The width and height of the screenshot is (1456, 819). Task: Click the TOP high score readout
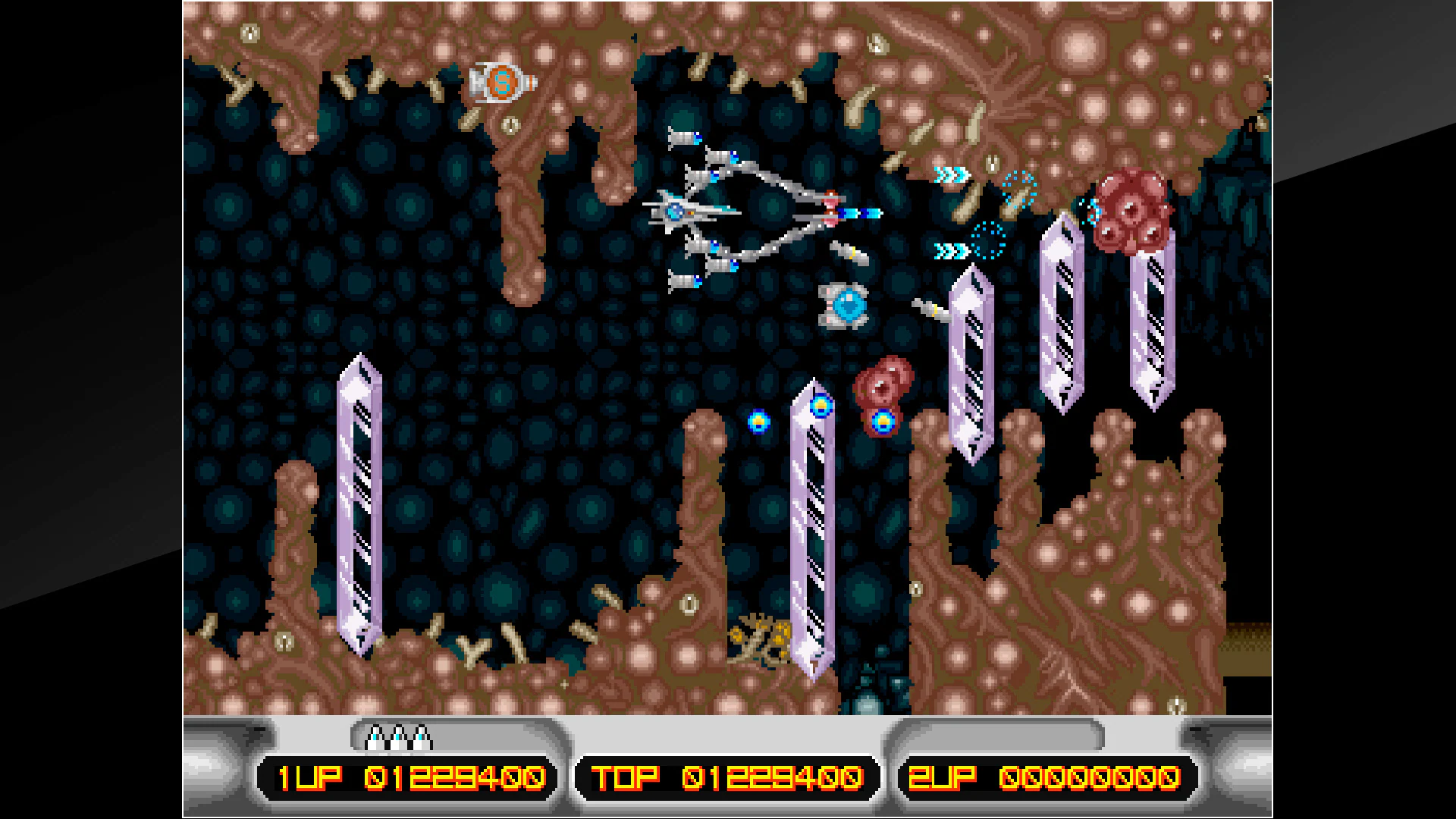[728, 775]
